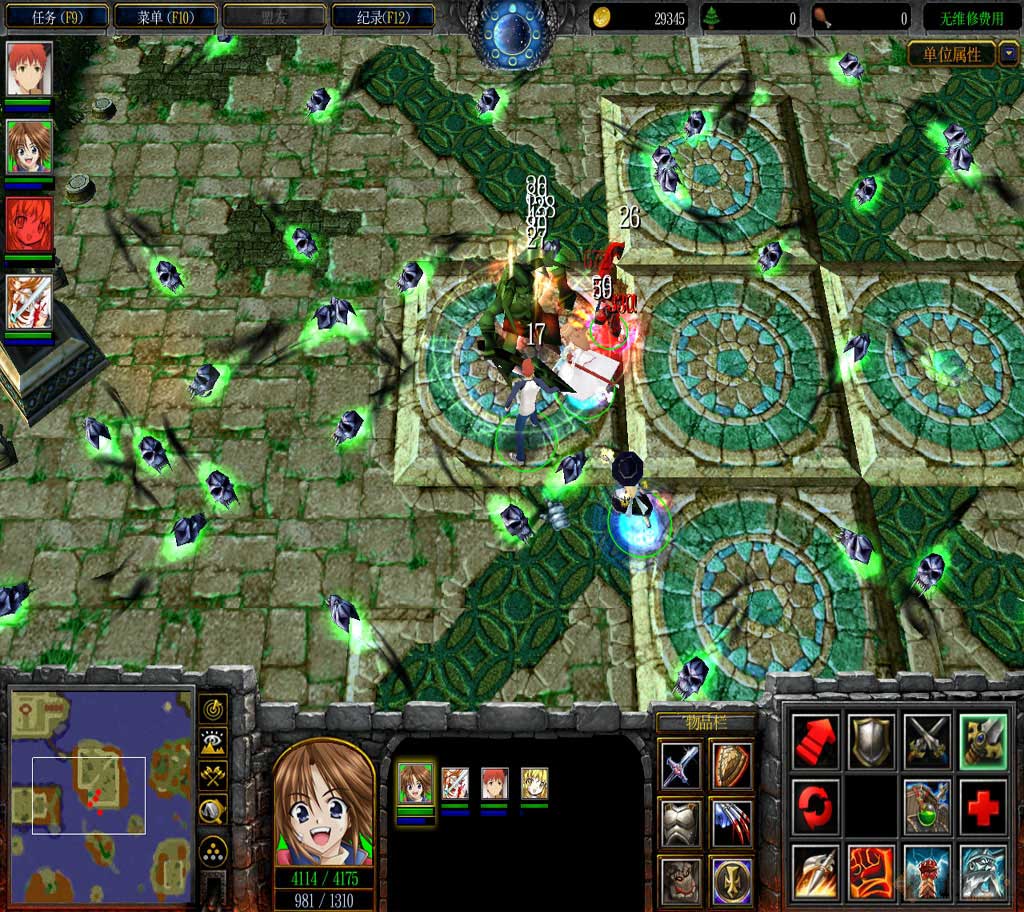Open the red cross hero skills menu
Image resolution: width=1024 pixels, height=912 pixels.
pyautogui.click(x=982, y=804)
